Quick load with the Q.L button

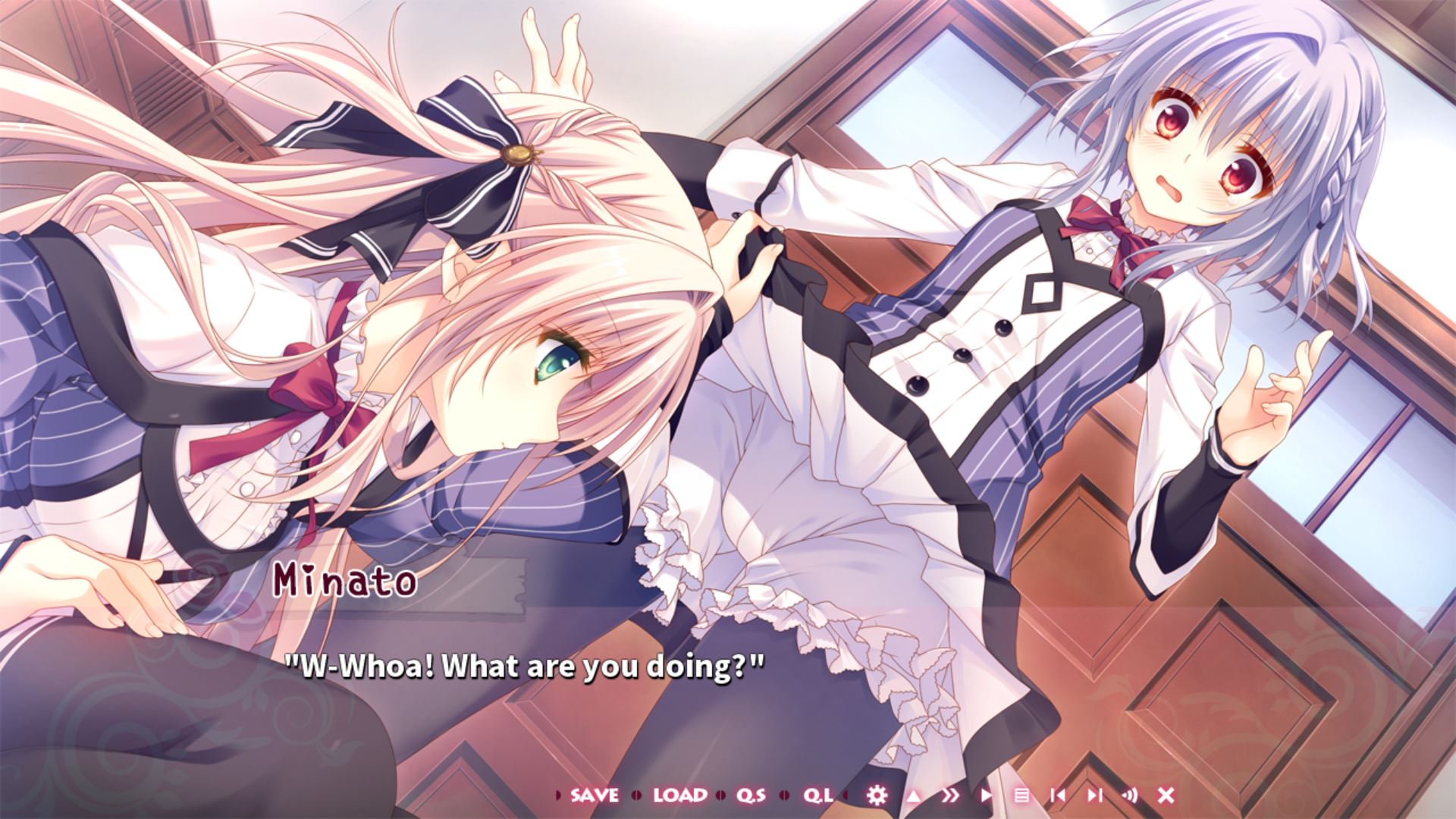(818, 795)
